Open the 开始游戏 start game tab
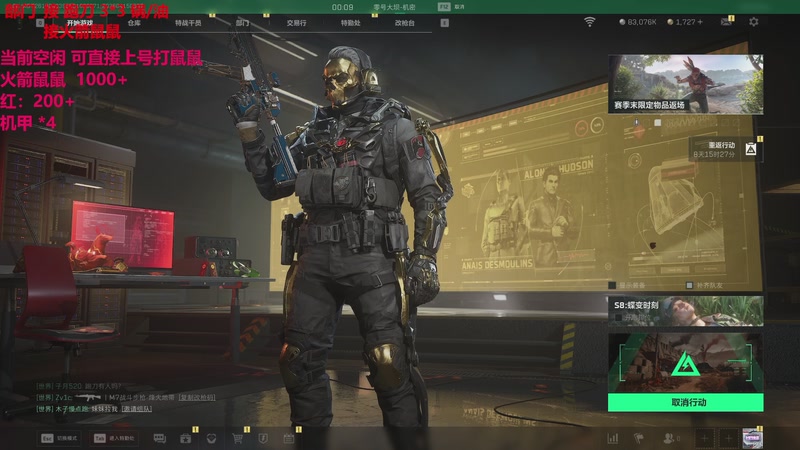The image size is (800, 450). point(81,21)
